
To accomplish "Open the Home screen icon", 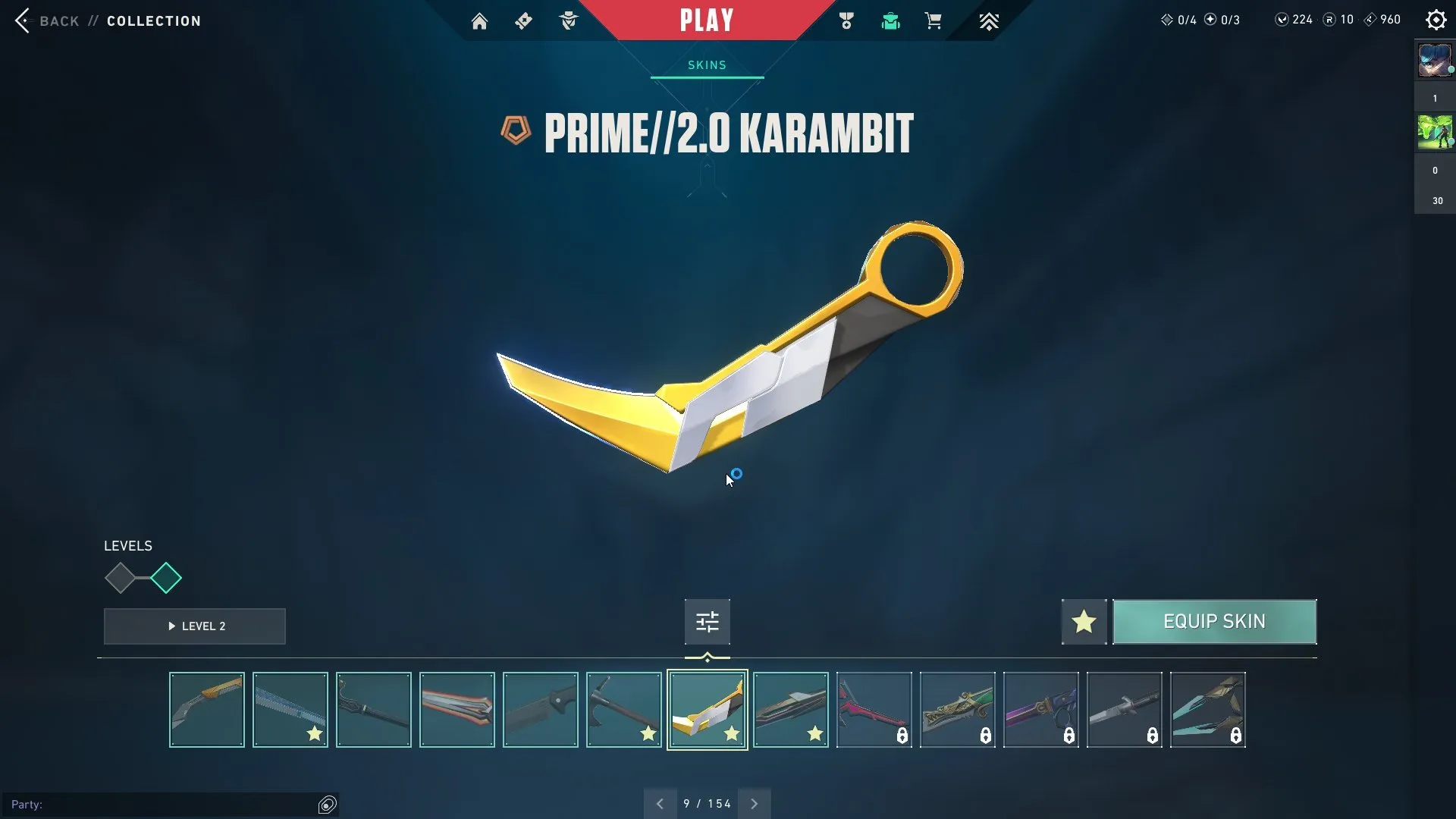I will pos(479,20).
